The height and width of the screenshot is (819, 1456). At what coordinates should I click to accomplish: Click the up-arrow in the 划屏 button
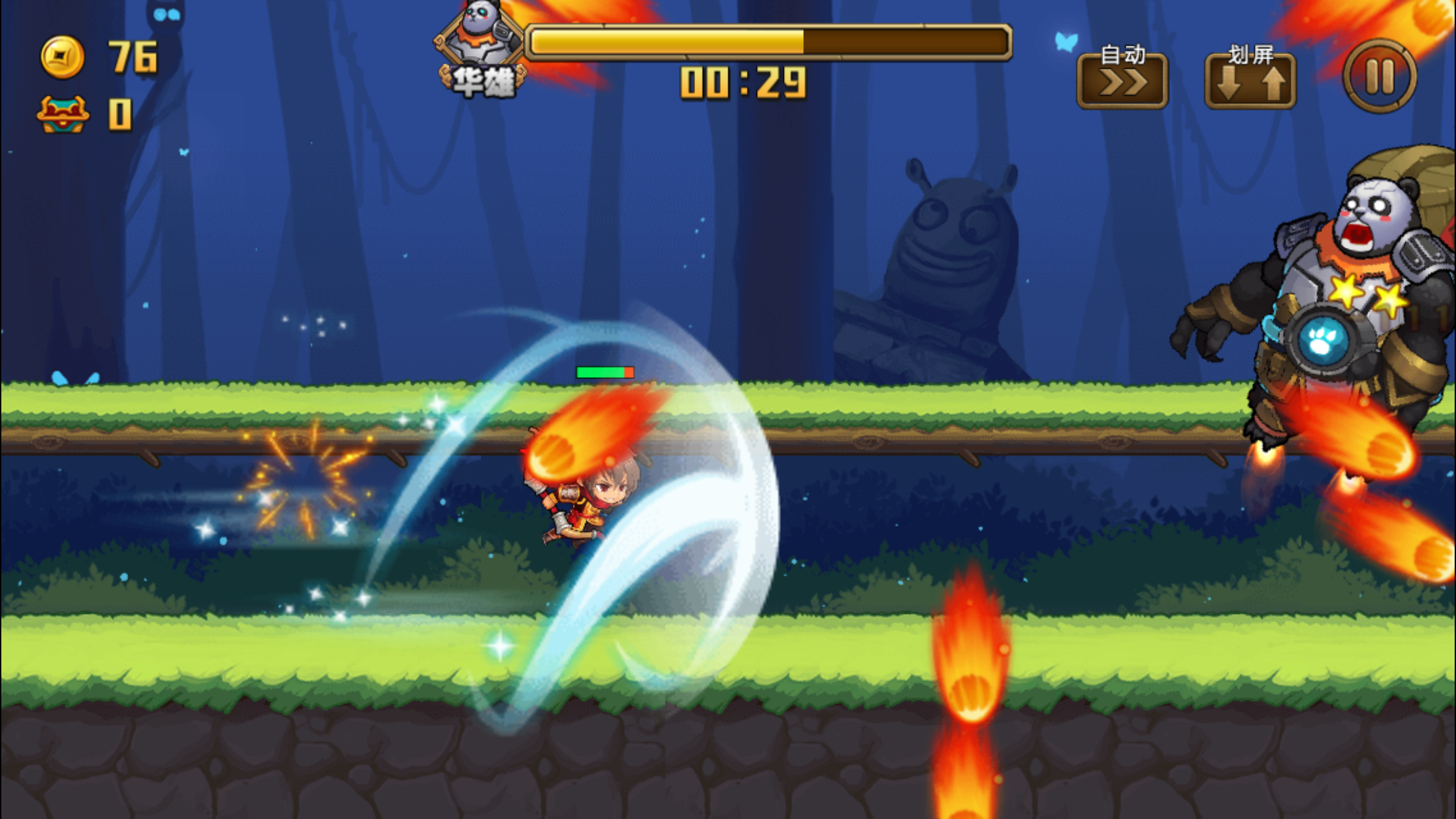coord(1273,84)
